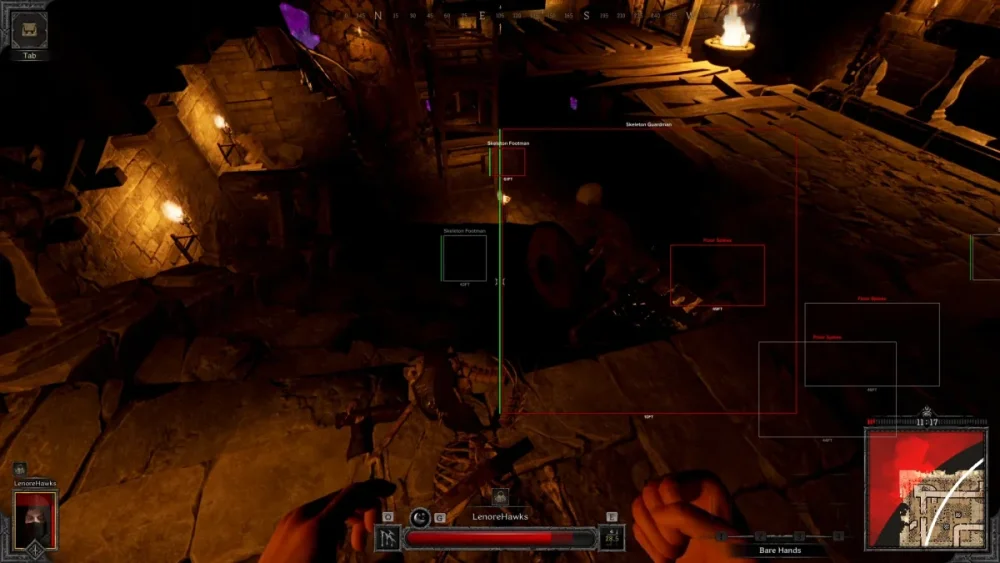The image size is (1000, 563).
Task: Click the crescent moon status icon
Action: [x=420, y=517]
